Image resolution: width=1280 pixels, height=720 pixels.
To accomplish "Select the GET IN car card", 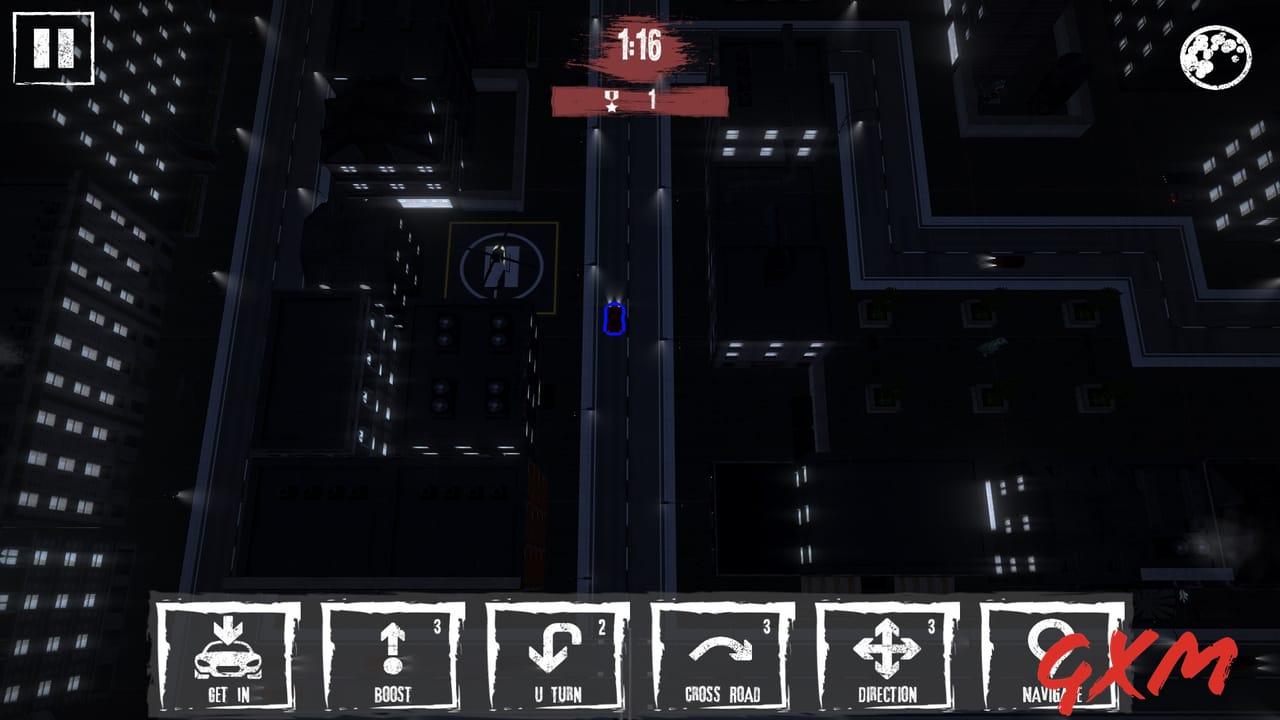I will coord(230,650).
